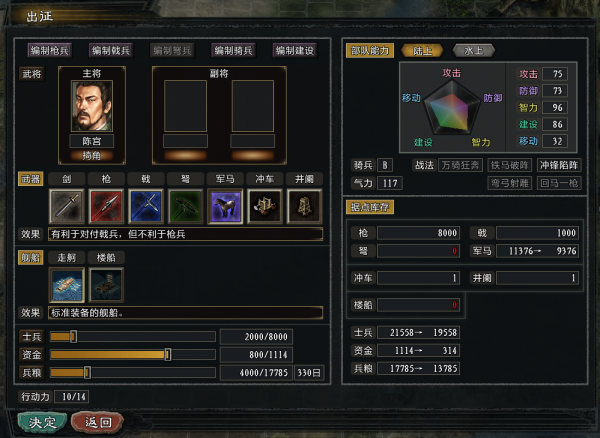Screen dimensions: 600x438
Task: Pick the 井阑 siege tower icon
Action: point(304,206)
